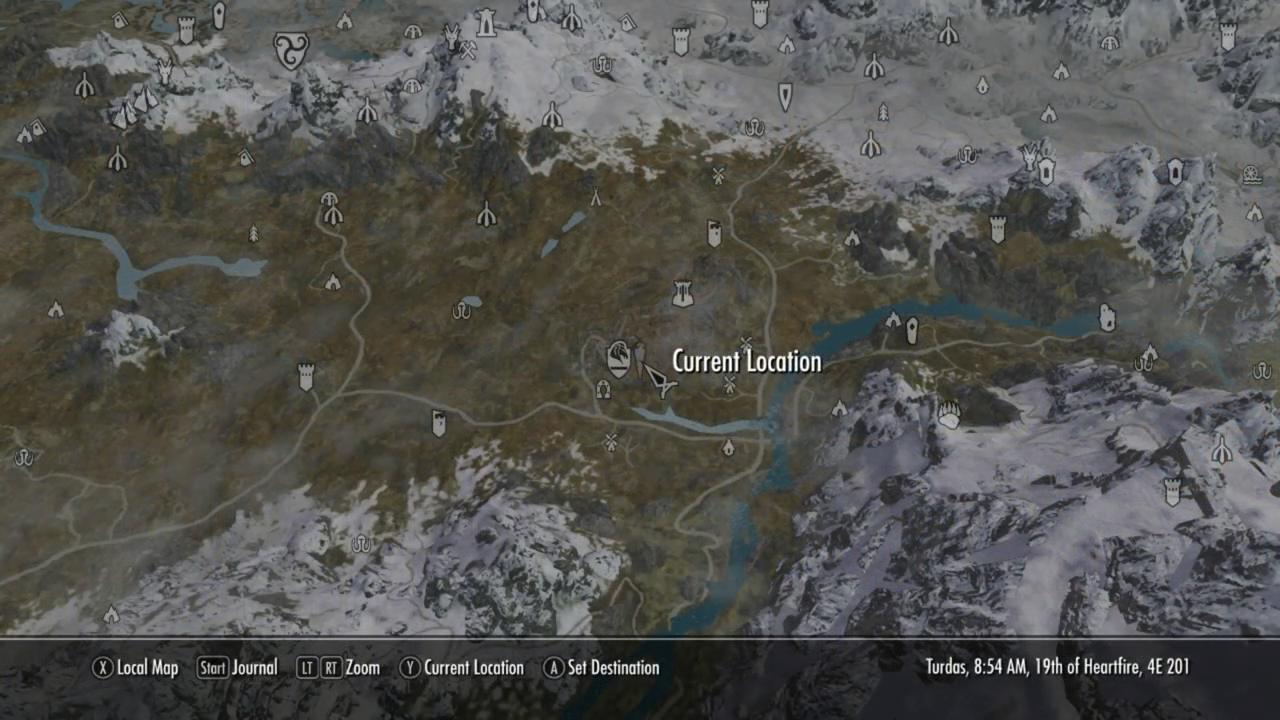Select the bear paw map marker

click(948, 414)
